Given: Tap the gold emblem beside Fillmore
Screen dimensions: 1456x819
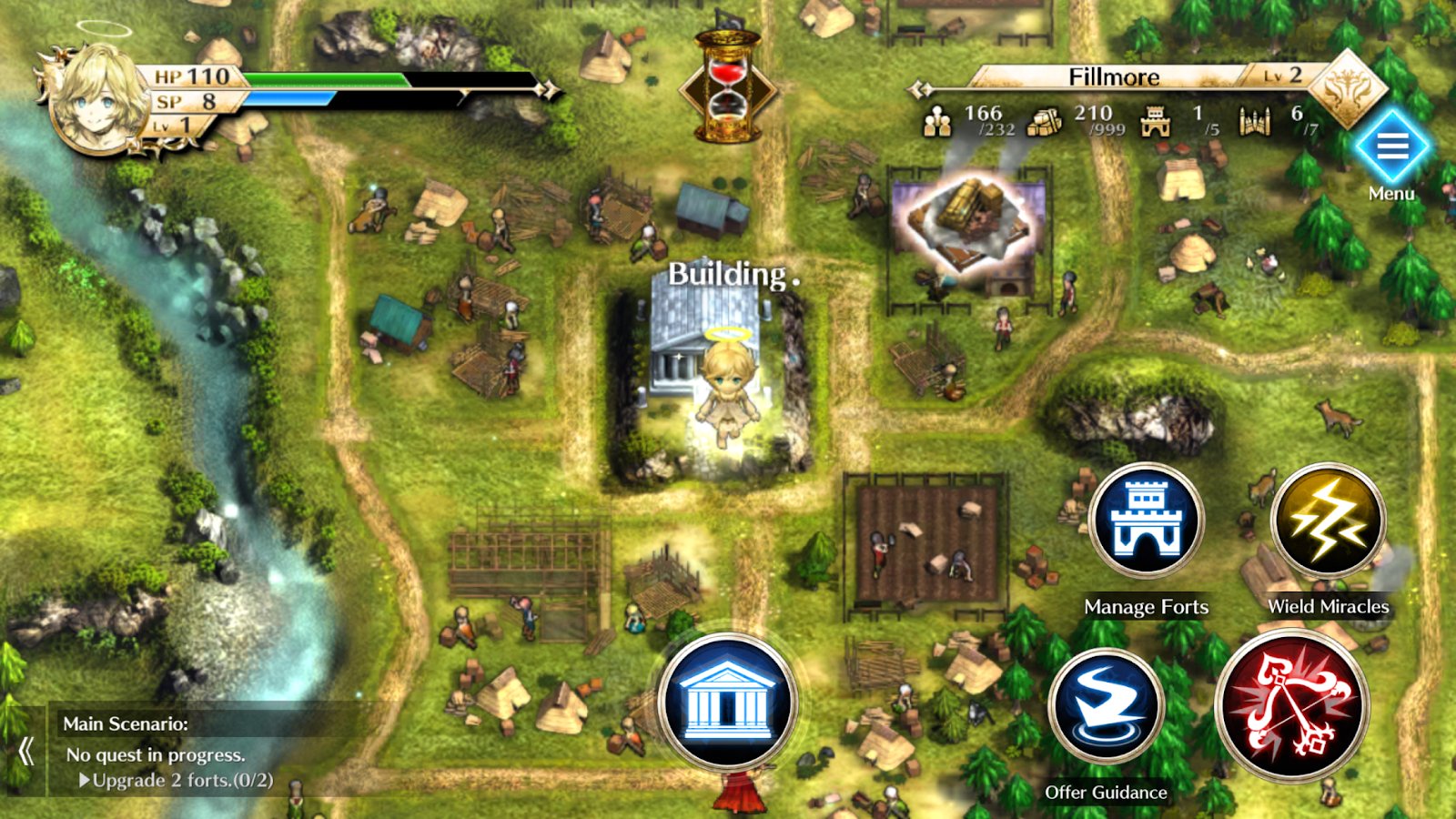Looking at the screenshot, I should [1347, 88].
